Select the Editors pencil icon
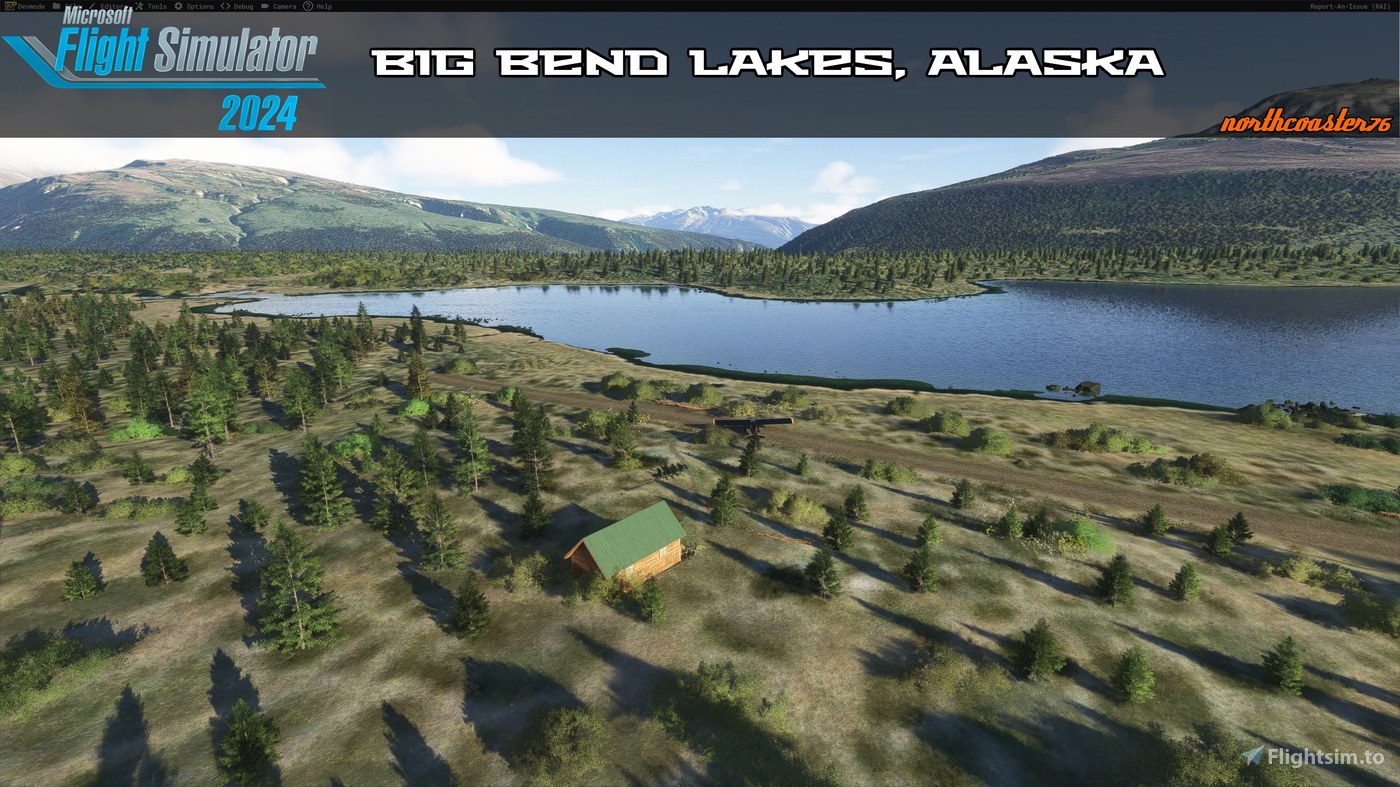 (x=91, y=5)
